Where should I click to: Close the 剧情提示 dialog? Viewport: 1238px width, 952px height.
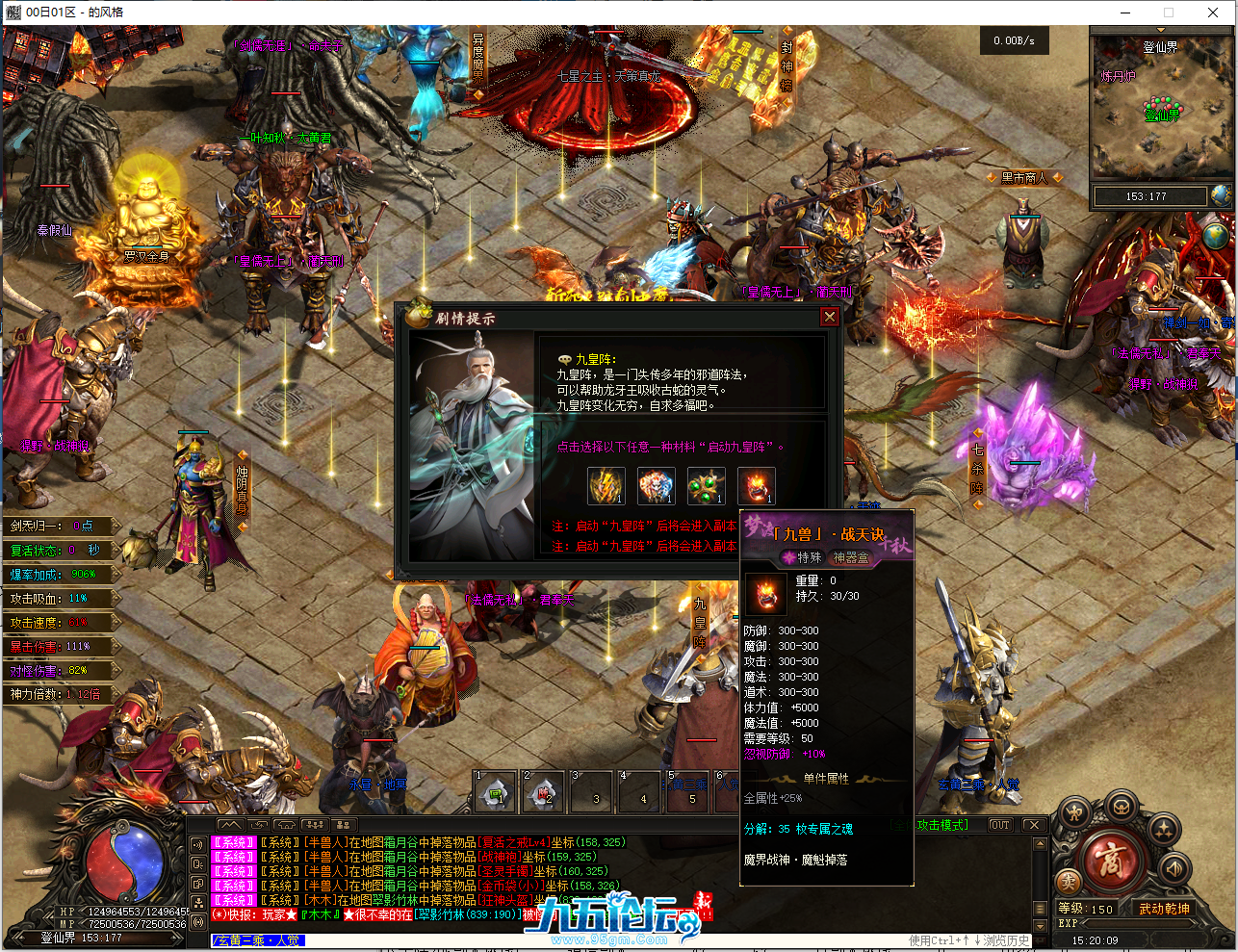click(x=829, y=317)
